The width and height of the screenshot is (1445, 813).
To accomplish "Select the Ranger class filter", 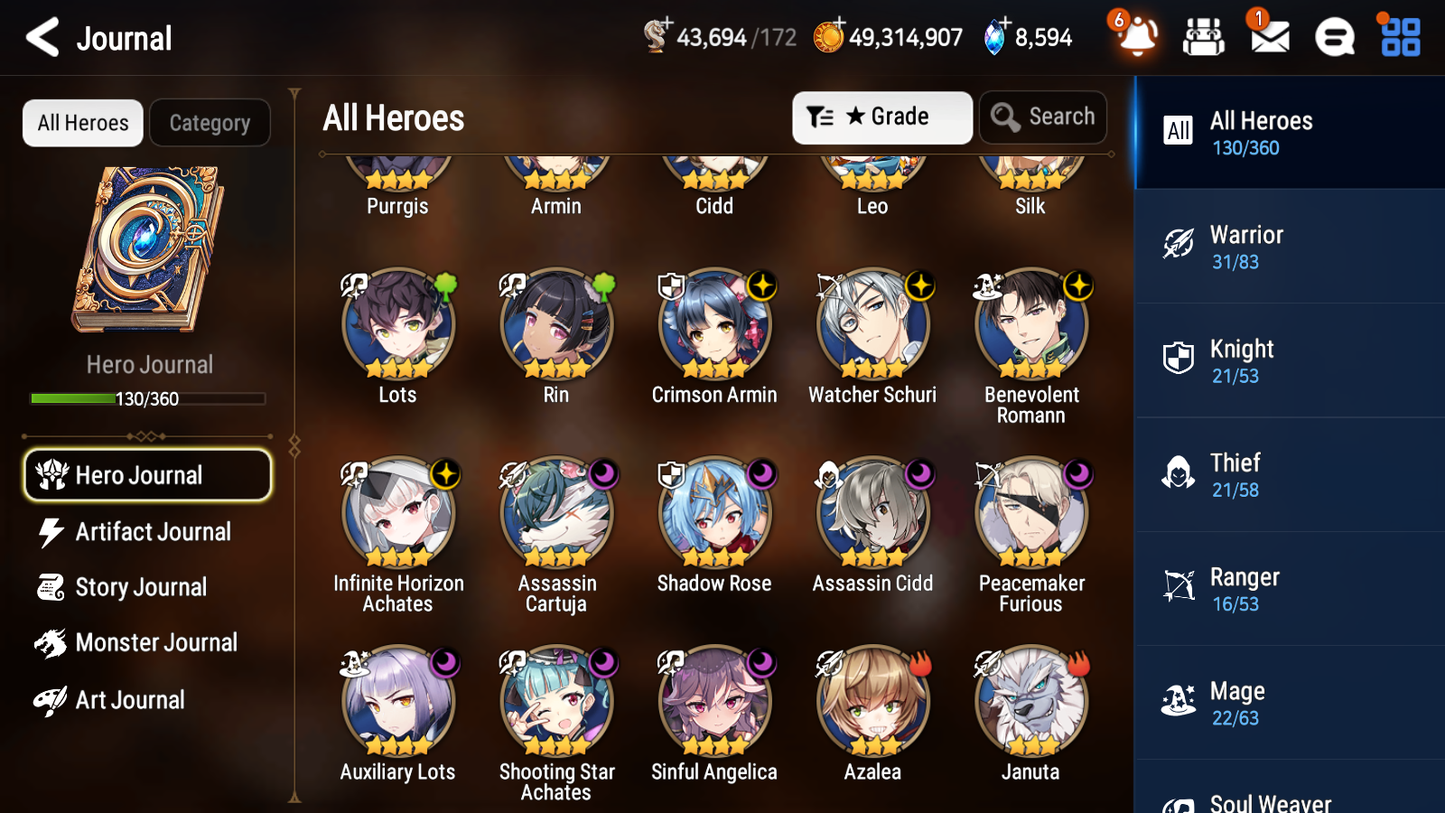I will click(1289, 588).
